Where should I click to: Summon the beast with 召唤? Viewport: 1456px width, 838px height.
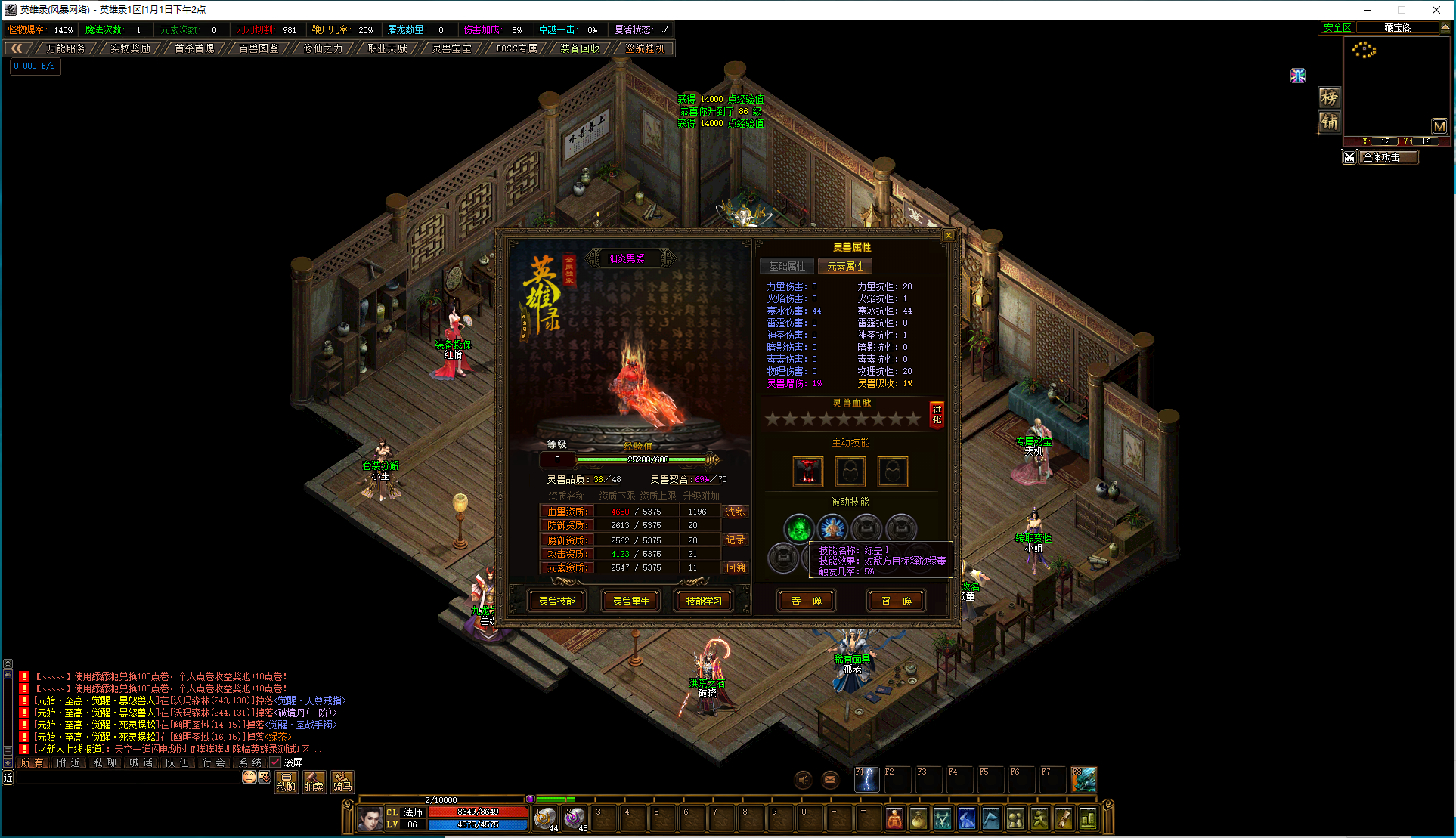tap(896, 601)
